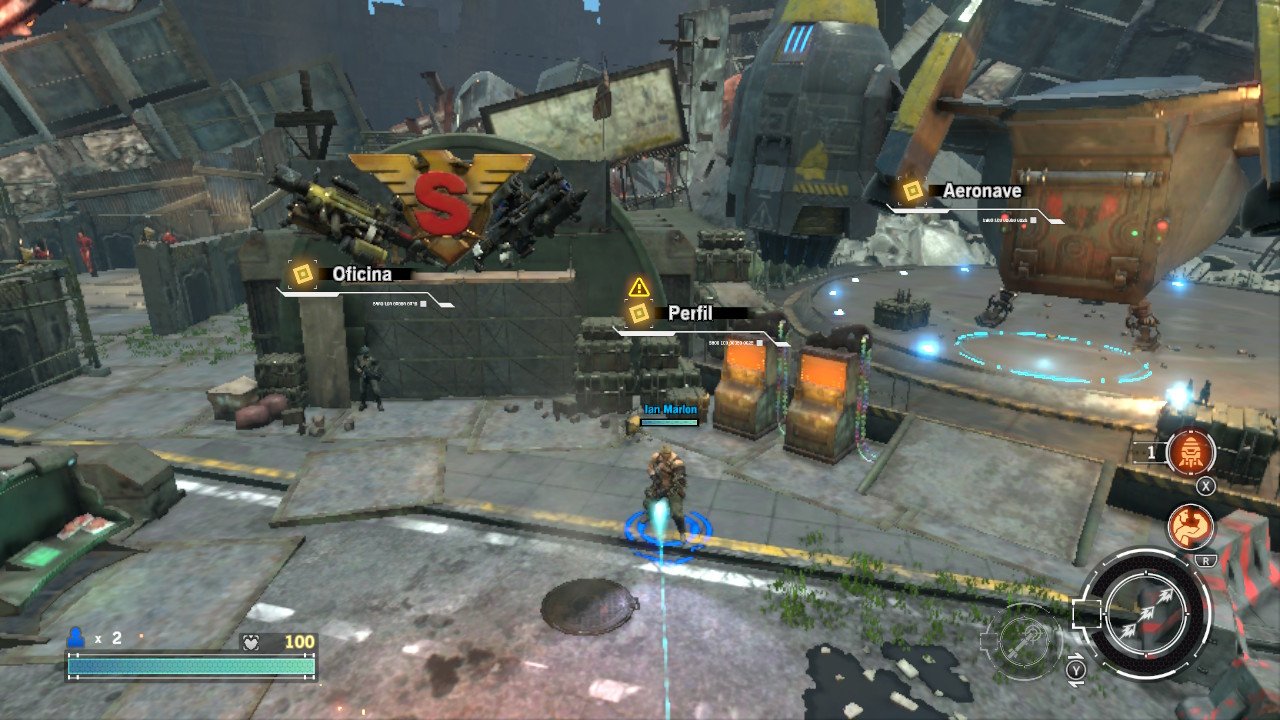Trigger the flexing arm ability icon
The height and width of the screenshot is (720, 1280).
(x=1190, y=527)
